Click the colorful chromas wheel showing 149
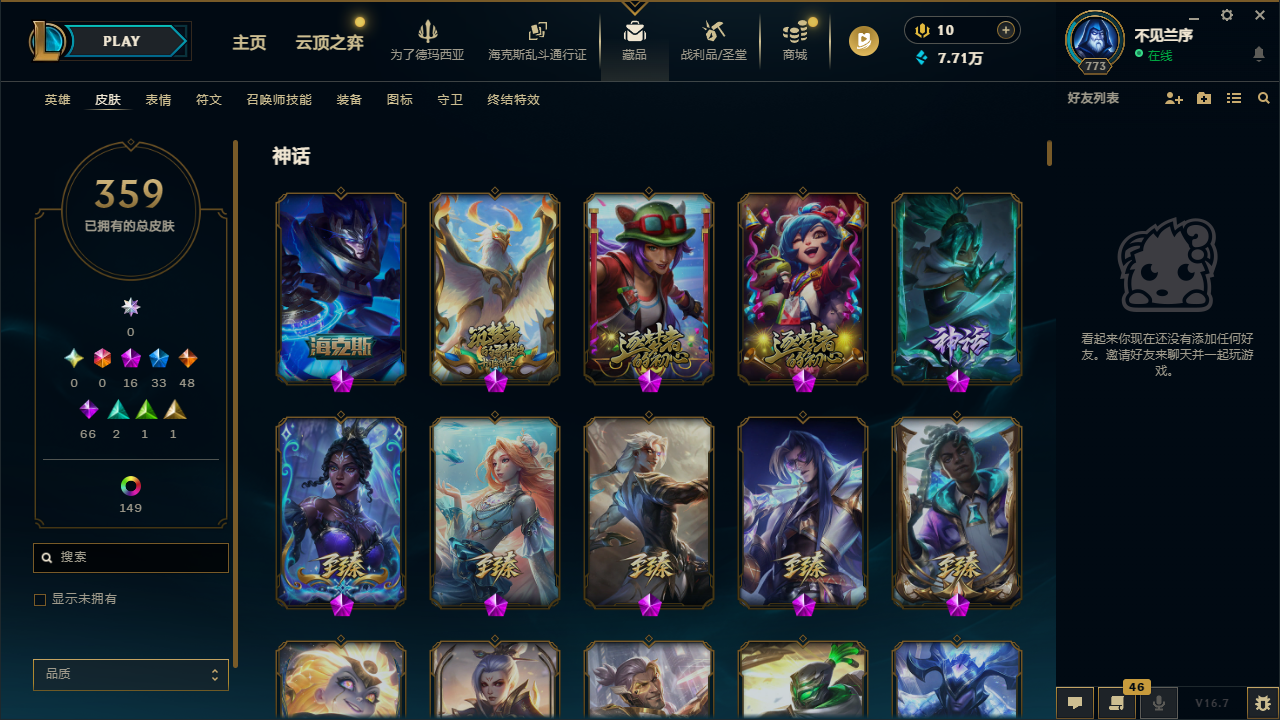The width and height of the screenshot is (1280, 720). point(130,485)
